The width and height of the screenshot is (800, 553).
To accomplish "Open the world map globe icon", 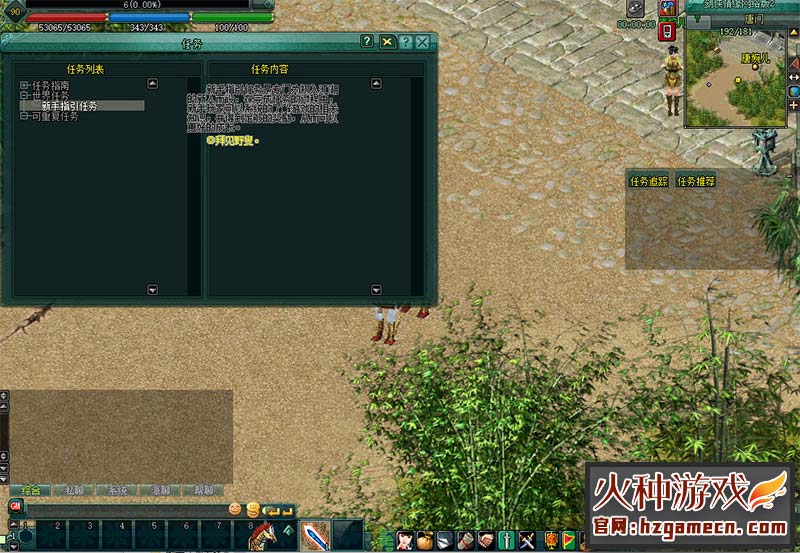I will click(794, 90).
